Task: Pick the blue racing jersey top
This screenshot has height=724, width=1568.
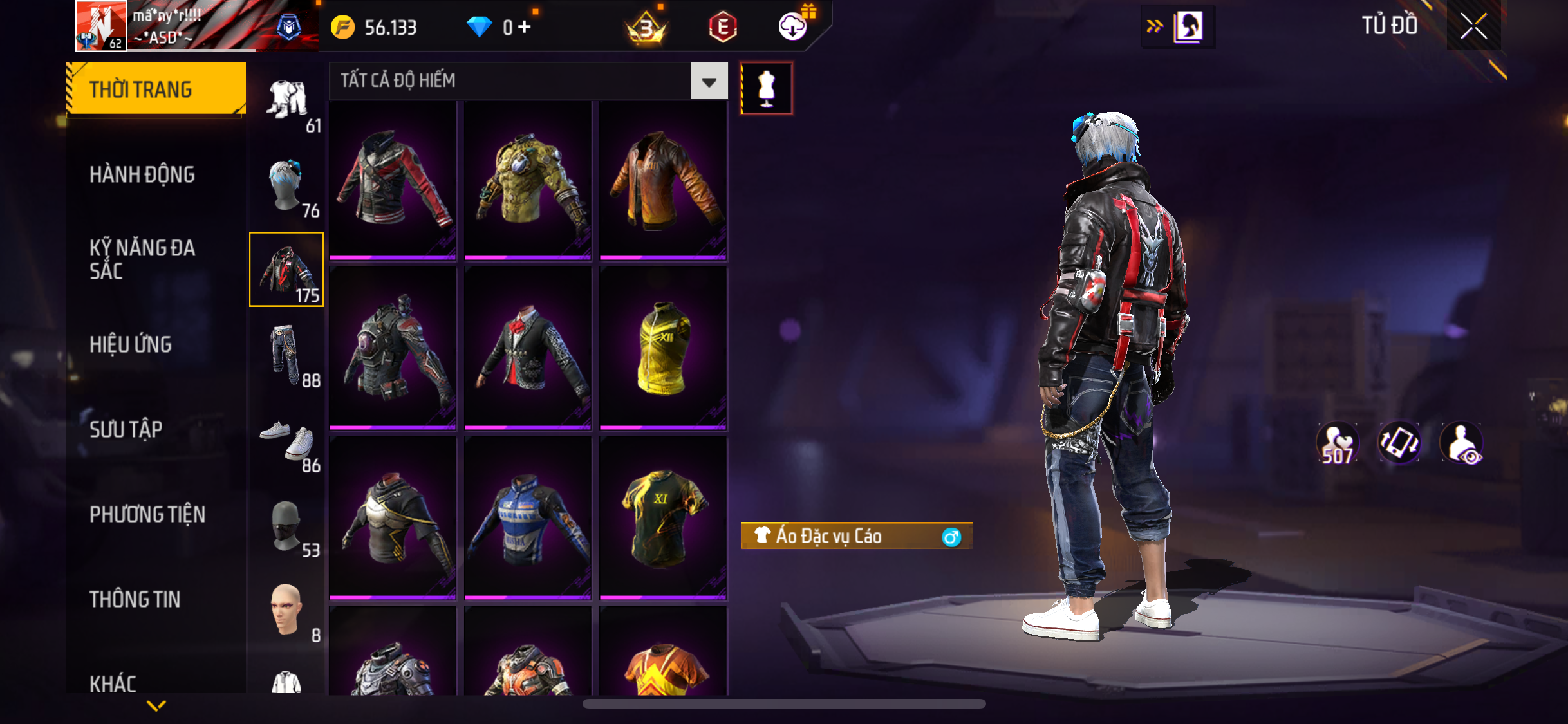Action: pos(528,518)
